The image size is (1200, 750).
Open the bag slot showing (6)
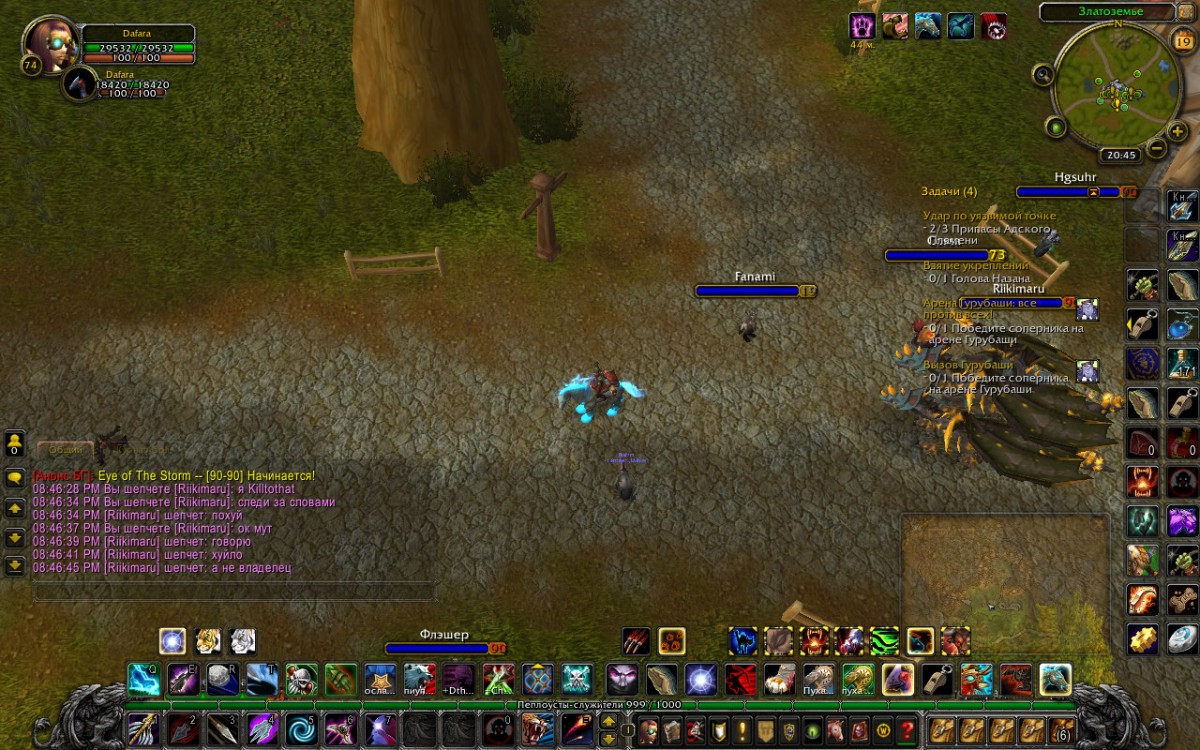pyautogui.click(x=1062, y=729)
